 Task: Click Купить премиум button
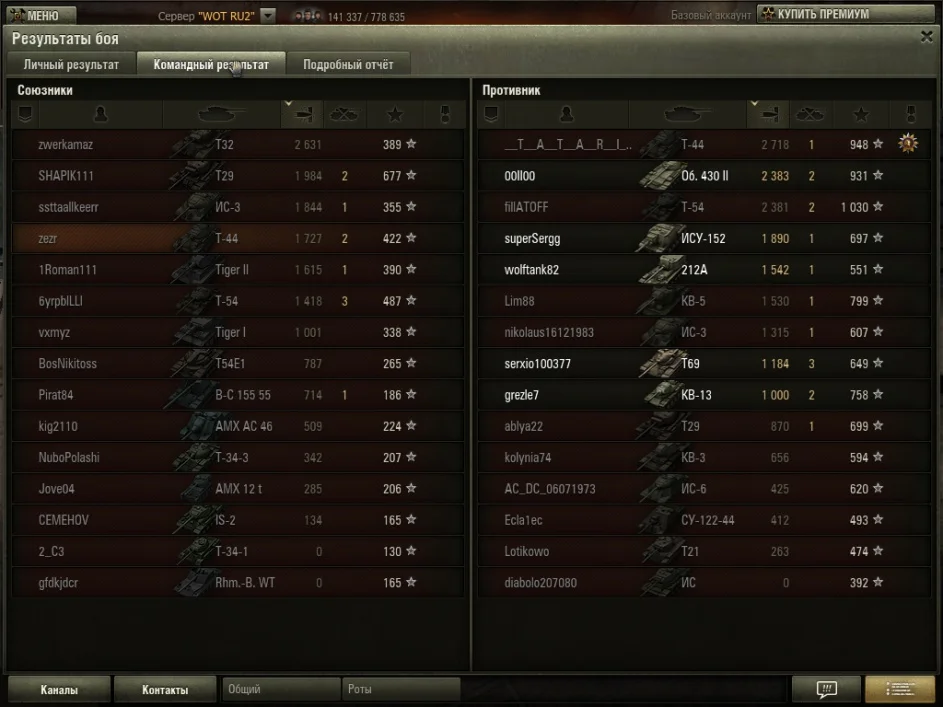coord(822,14)
